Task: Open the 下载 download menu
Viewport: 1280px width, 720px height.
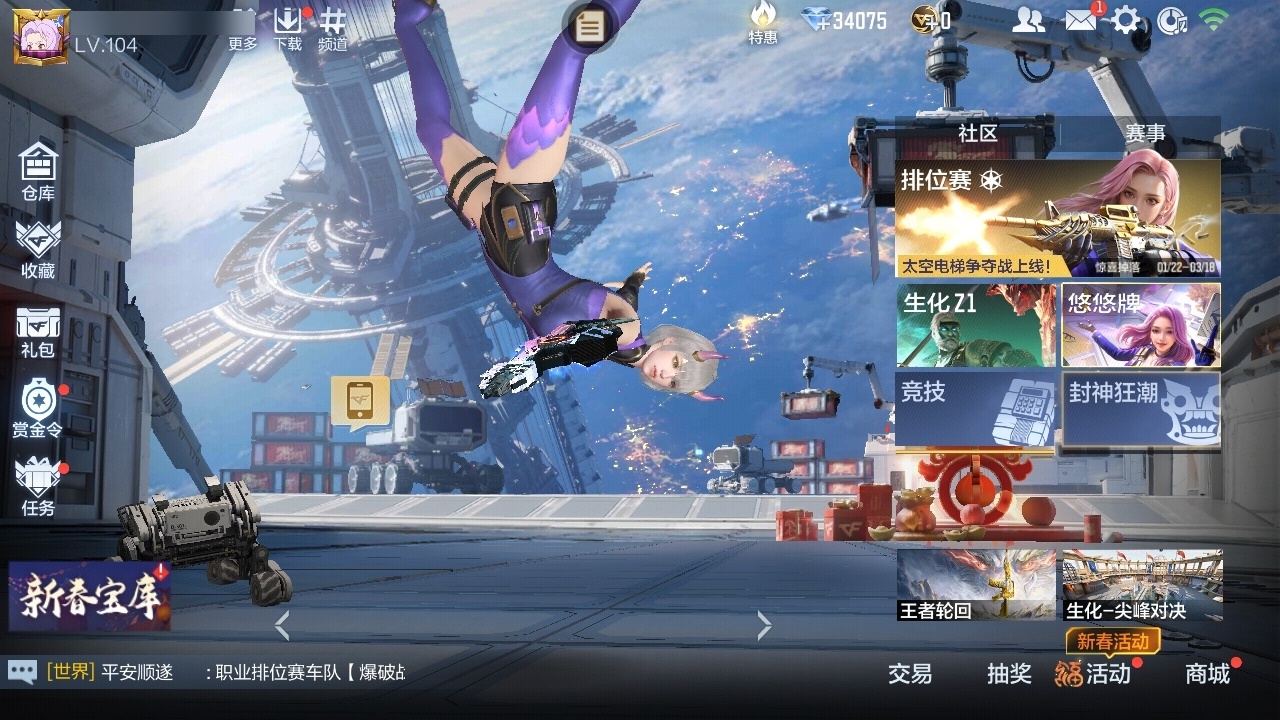Action: (287, 29)
